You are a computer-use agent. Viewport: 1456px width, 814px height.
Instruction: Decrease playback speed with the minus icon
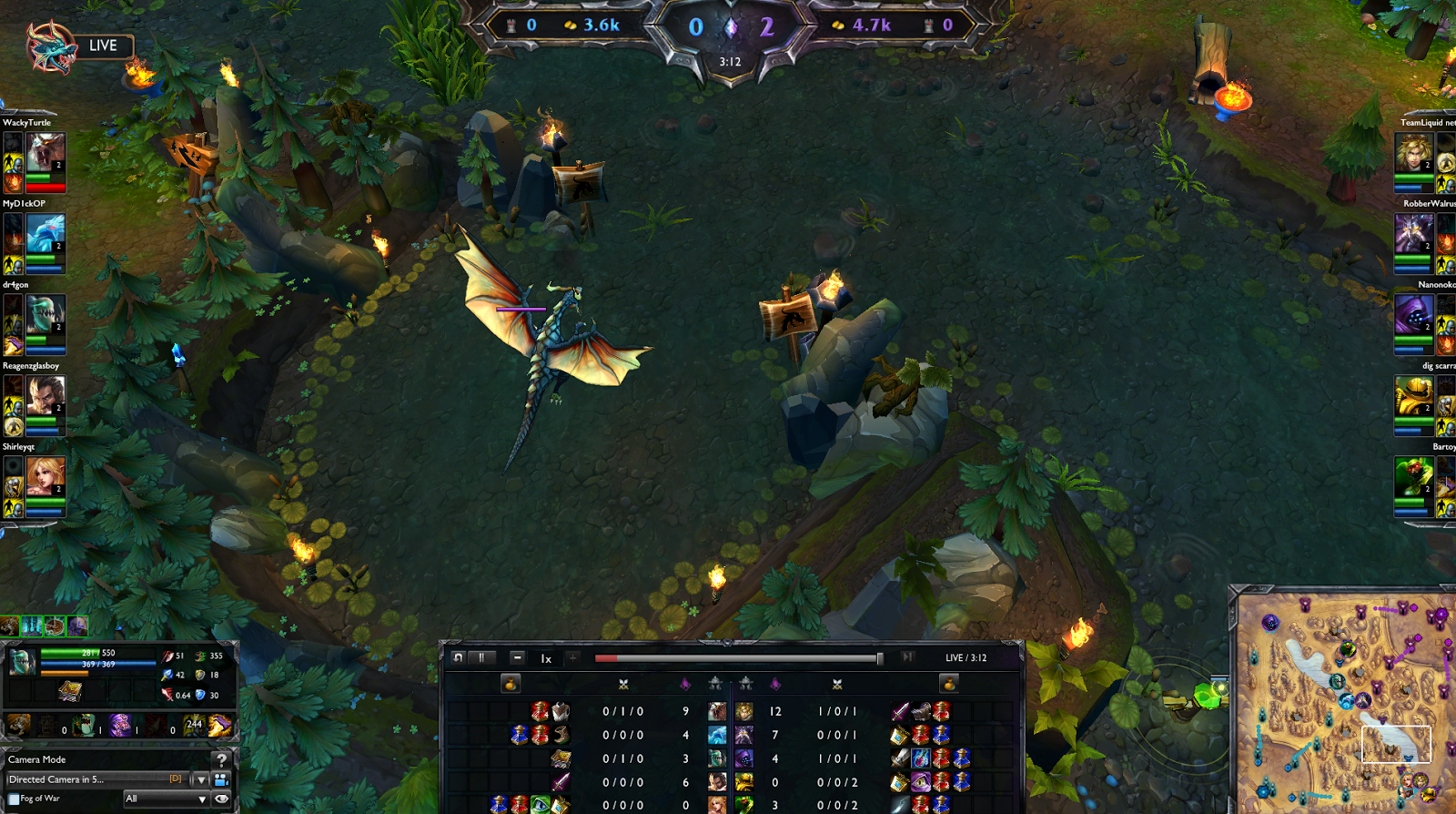click(518, 656)
